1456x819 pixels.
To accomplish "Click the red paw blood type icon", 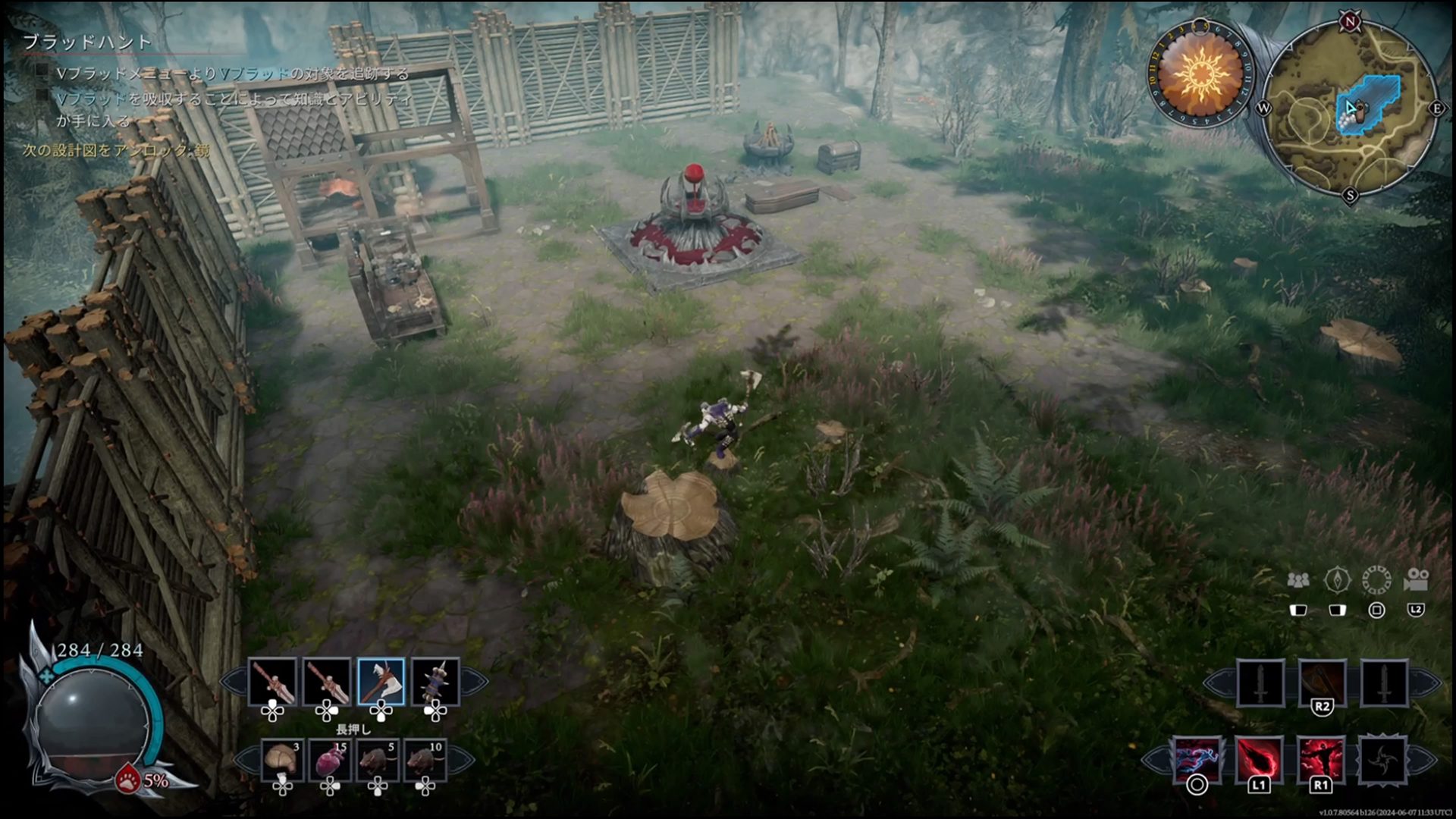I will [127, 779].
